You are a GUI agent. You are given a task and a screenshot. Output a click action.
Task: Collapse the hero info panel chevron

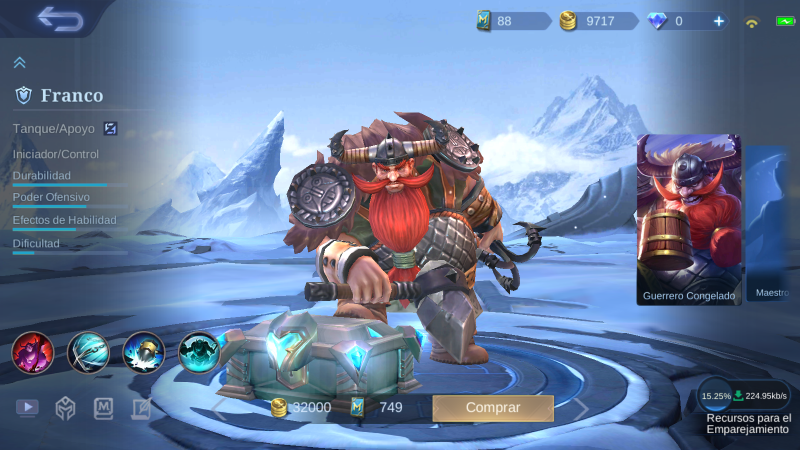click(19, 62)
